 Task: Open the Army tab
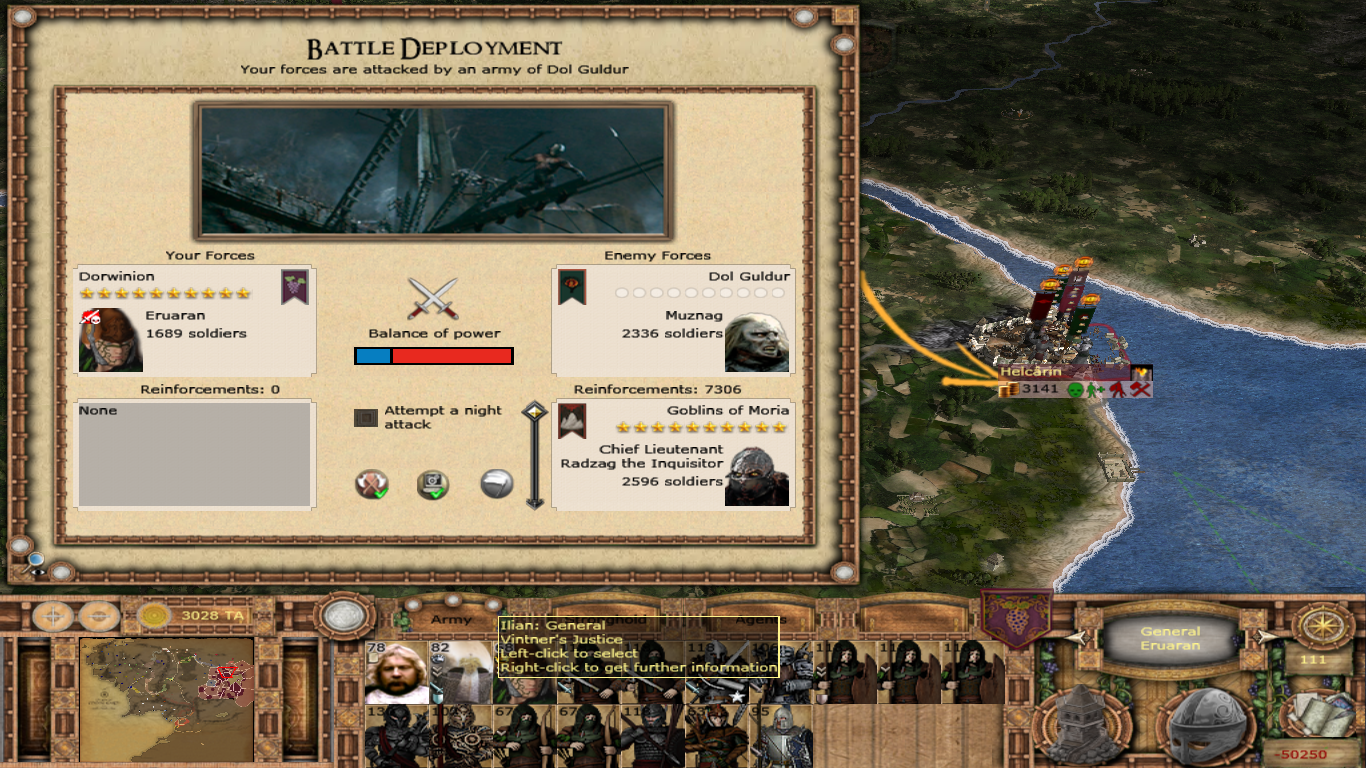tap(451, 620)
